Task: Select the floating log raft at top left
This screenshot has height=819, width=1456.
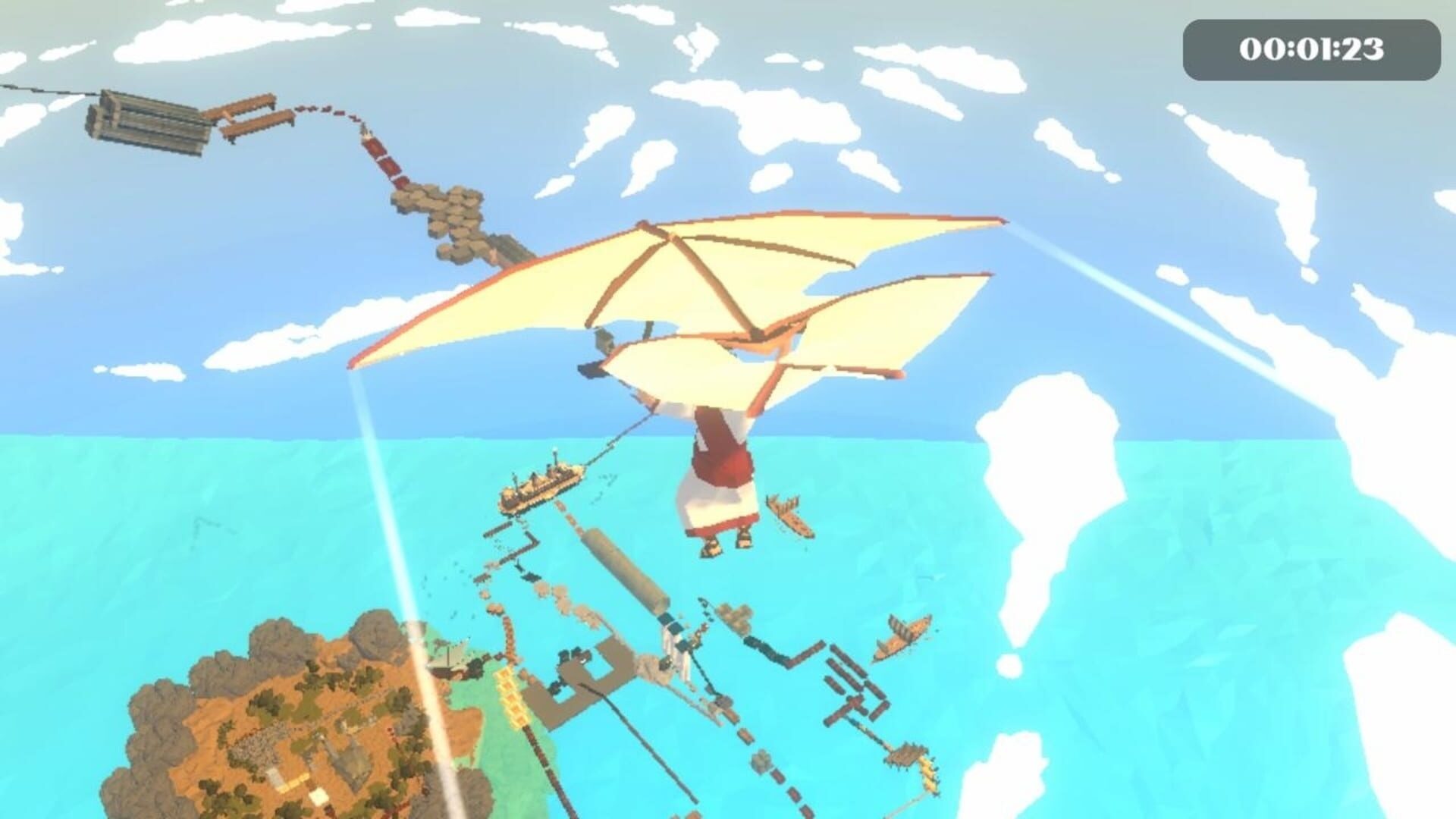Action: pyautogui.click(x=148, y=123)
